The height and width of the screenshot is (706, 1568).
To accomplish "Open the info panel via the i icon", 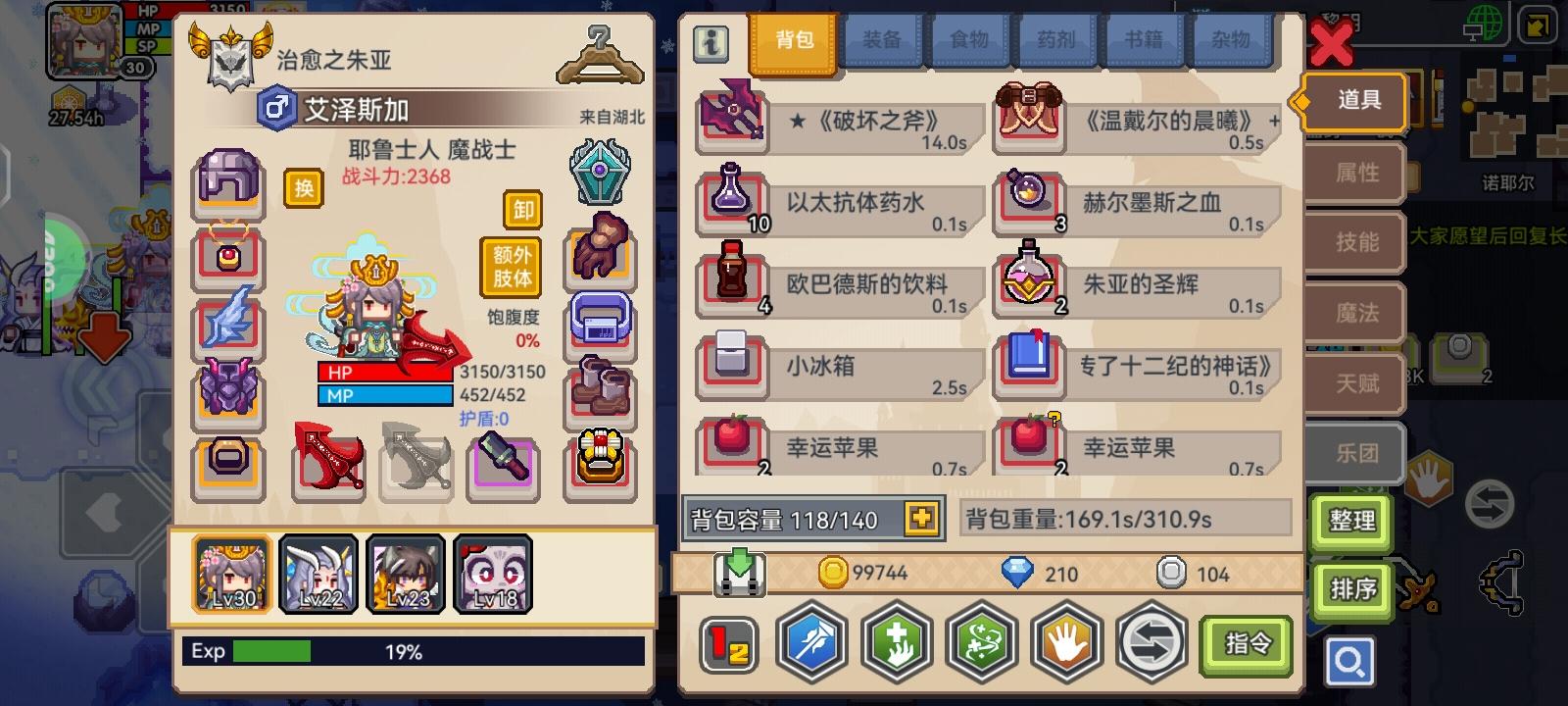I will click(712, 43).
